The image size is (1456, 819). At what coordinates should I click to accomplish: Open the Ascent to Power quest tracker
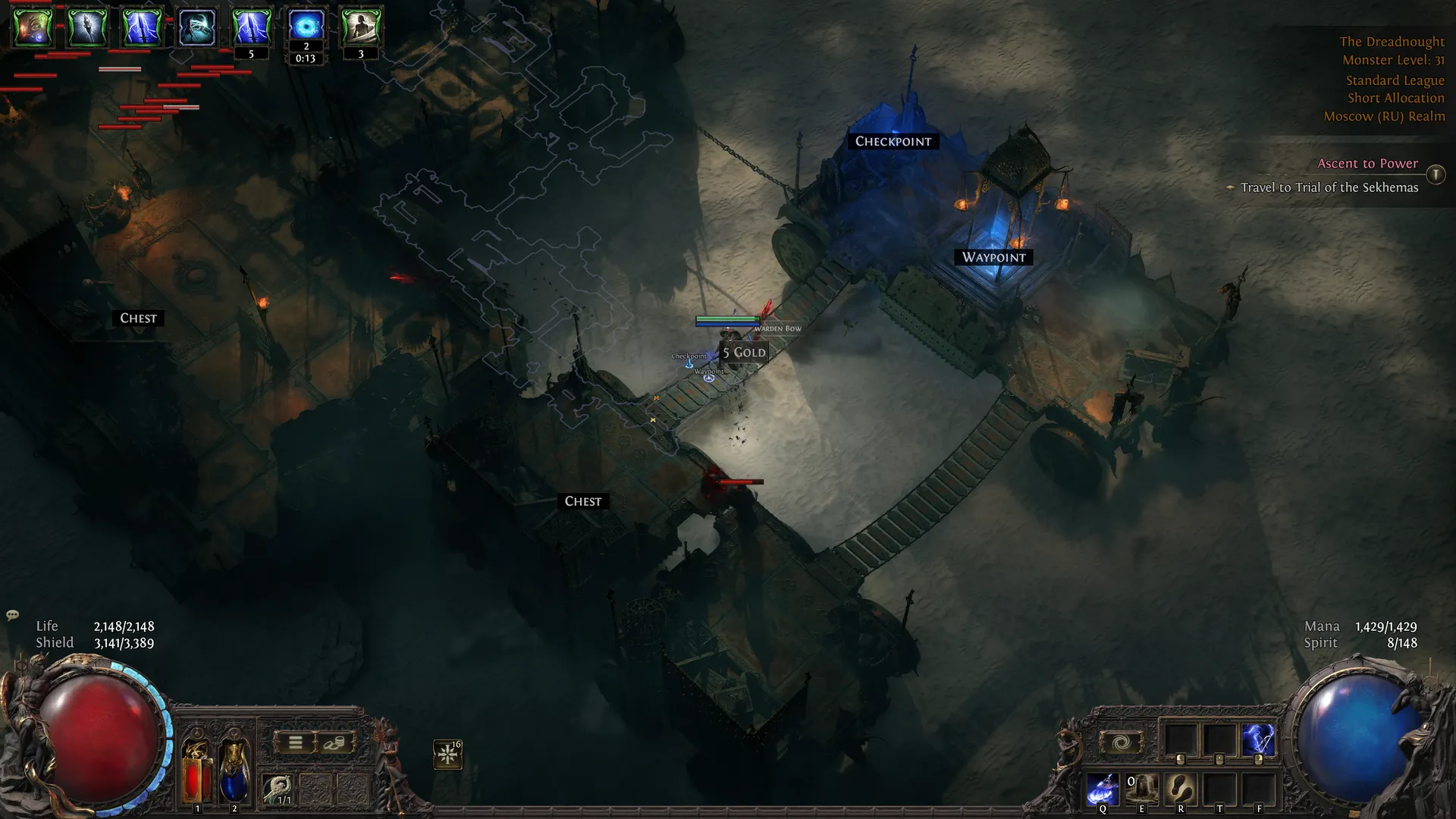[x=1367, y=164]
